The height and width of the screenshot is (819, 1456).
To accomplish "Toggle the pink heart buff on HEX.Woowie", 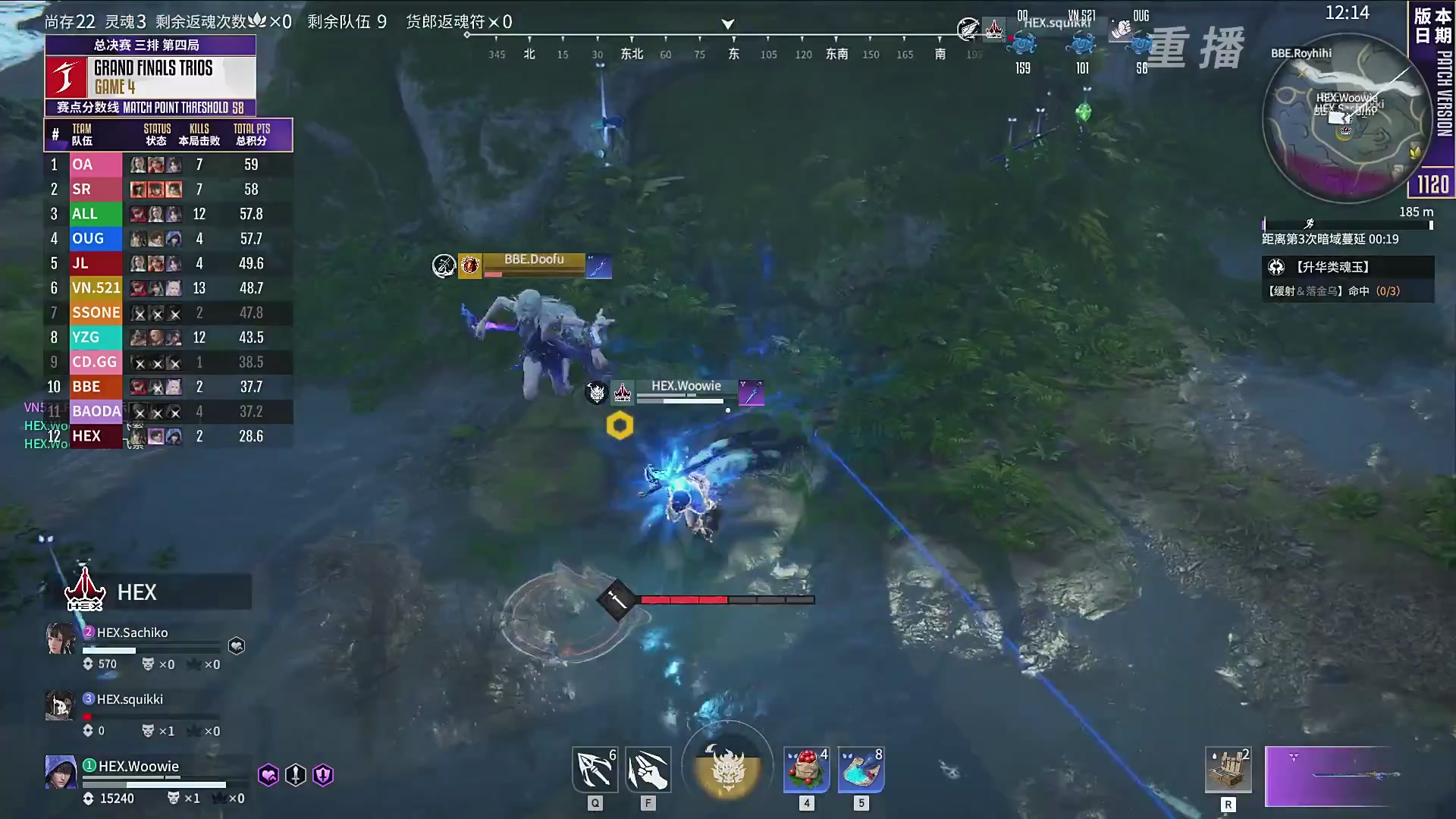I will (268, 775).
